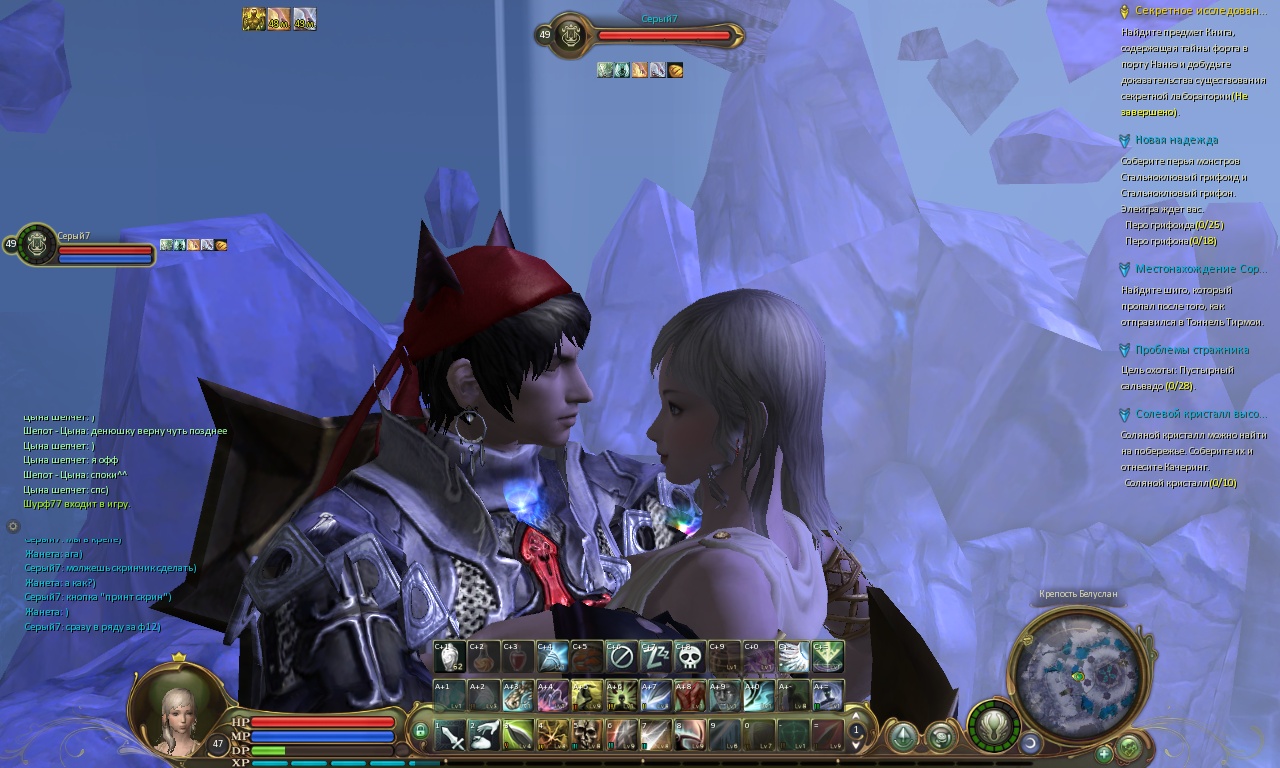Use the hand gathering skill slot
Image resolution: width=1280 pixels, height=768 pixels.
485,735
